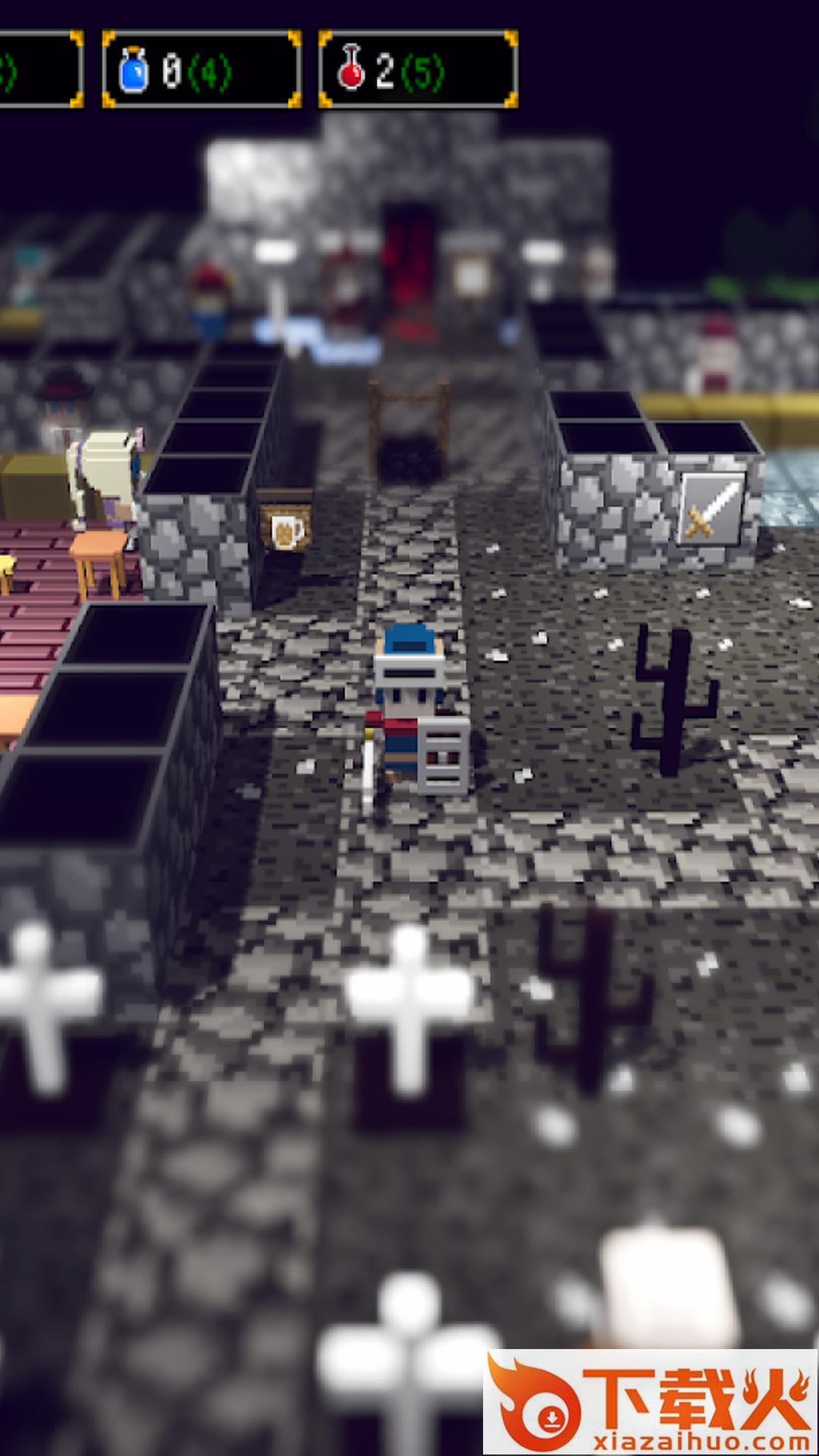Use the red health potion slot

[418, 70]
